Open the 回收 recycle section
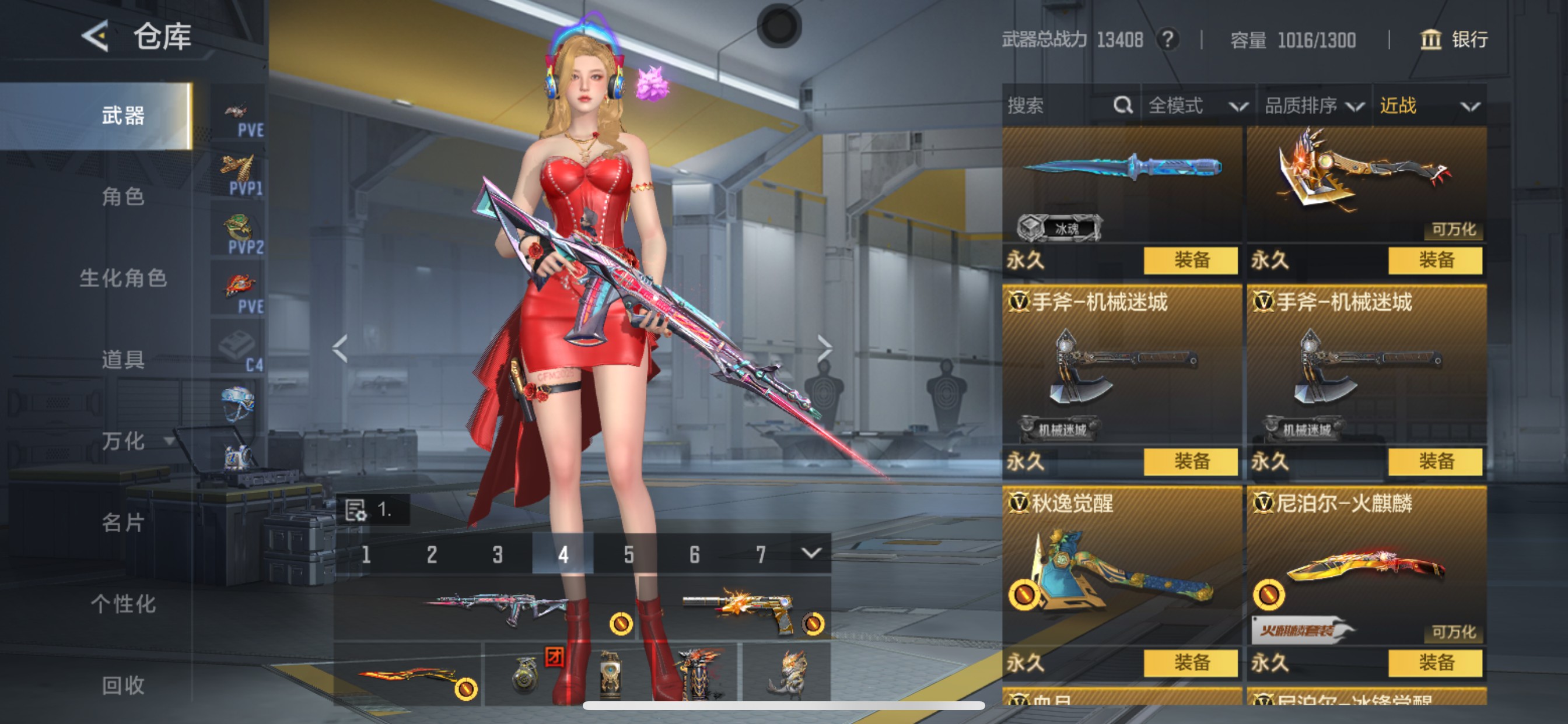The image size is (1568, 724). click(123, 685)
